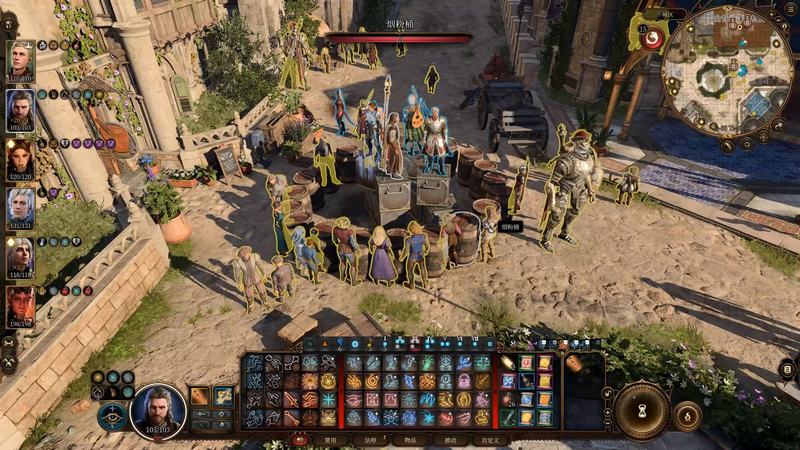800x450 pixels.
Task: Select the top party member portrait
Action: click(20, 61)
